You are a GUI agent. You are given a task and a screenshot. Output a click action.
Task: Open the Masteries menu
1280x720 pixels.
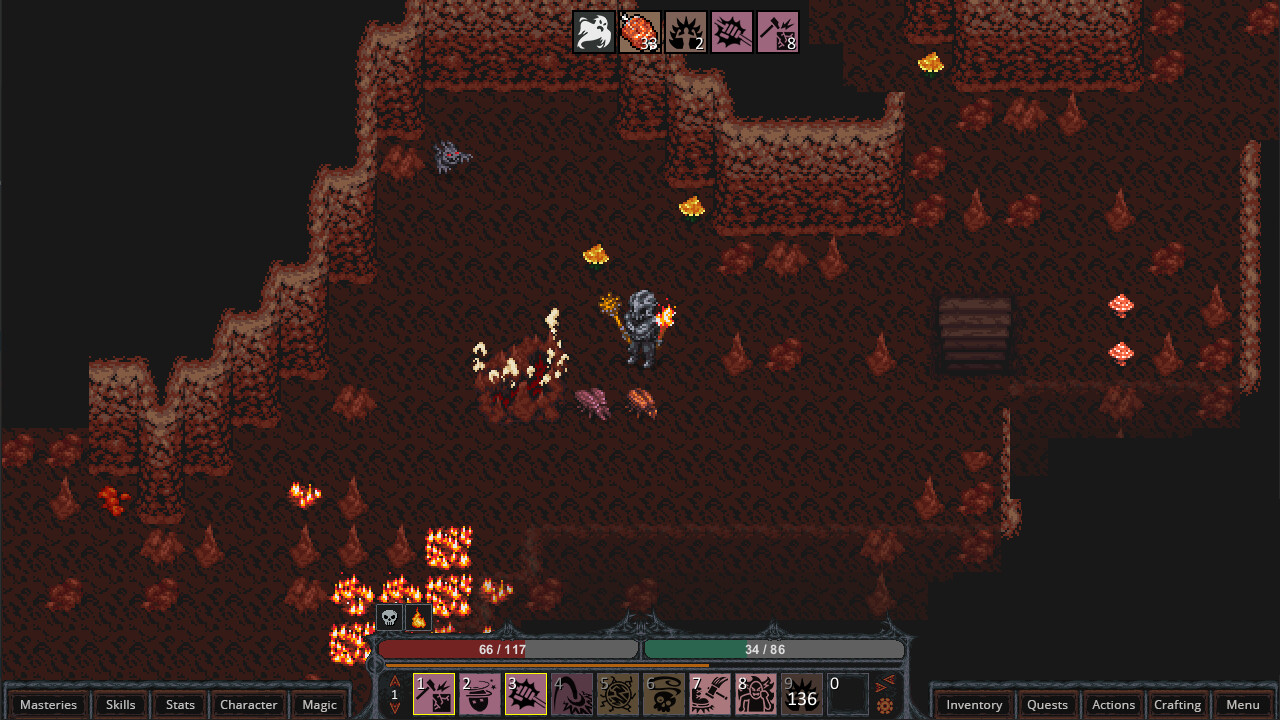point(47,704)
